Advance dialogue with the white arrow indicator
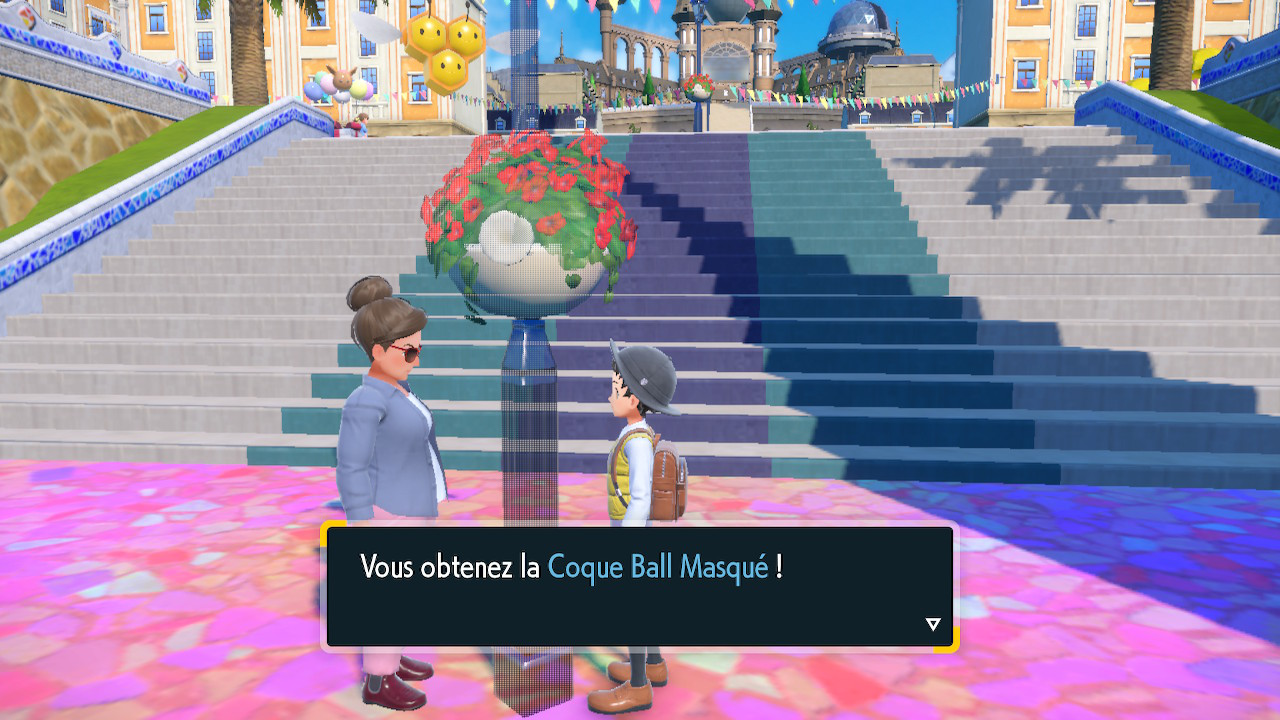This screenshot has width=1280, height=720. click(x=933, y=624)
